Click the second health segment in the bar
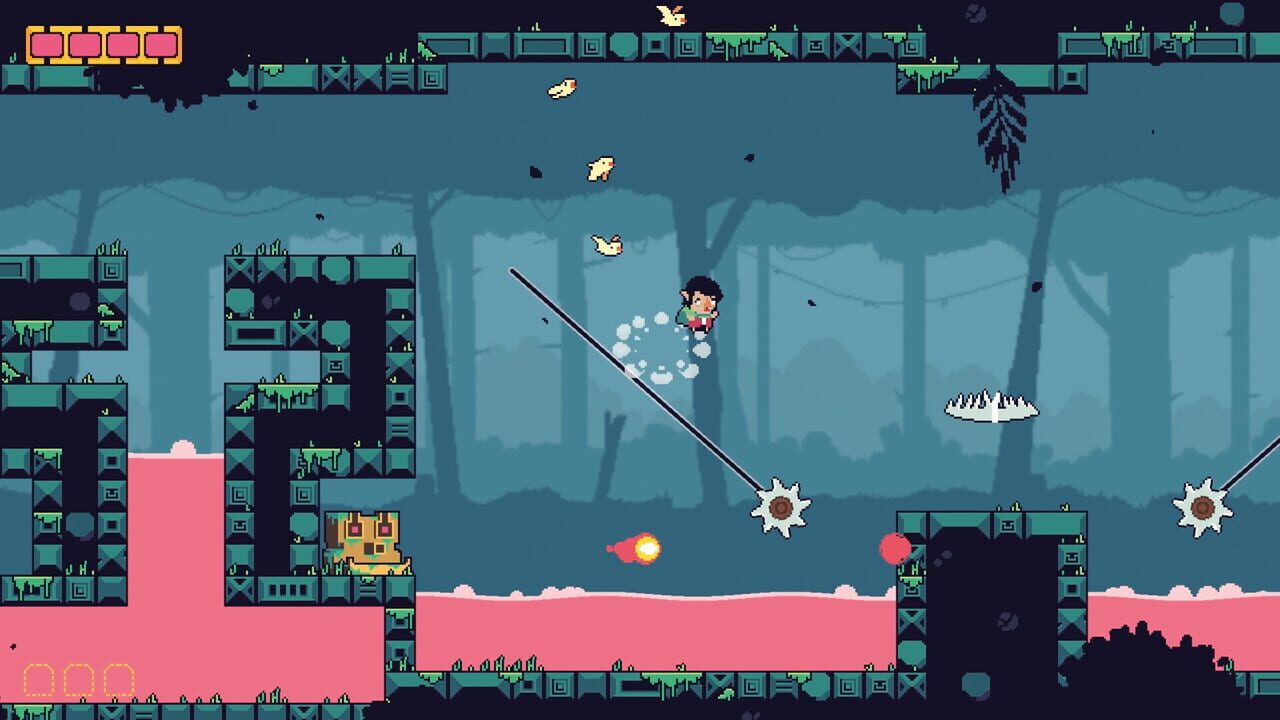This screenshot has width=1280, height=720. pos(85,46)
